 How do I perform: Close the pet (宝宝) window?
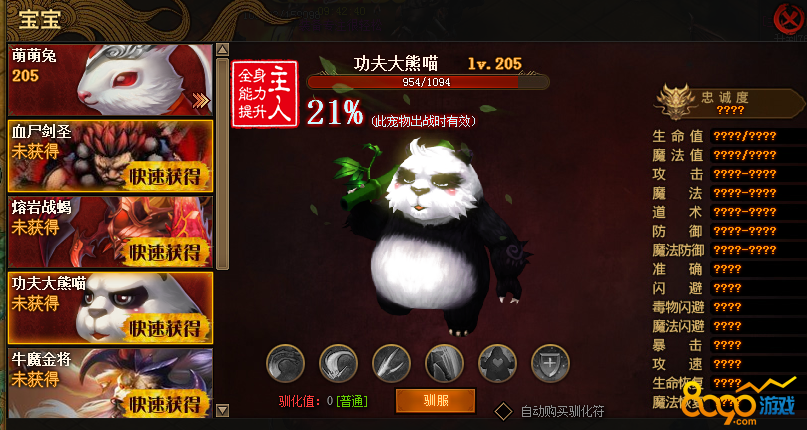click(788, 17)
